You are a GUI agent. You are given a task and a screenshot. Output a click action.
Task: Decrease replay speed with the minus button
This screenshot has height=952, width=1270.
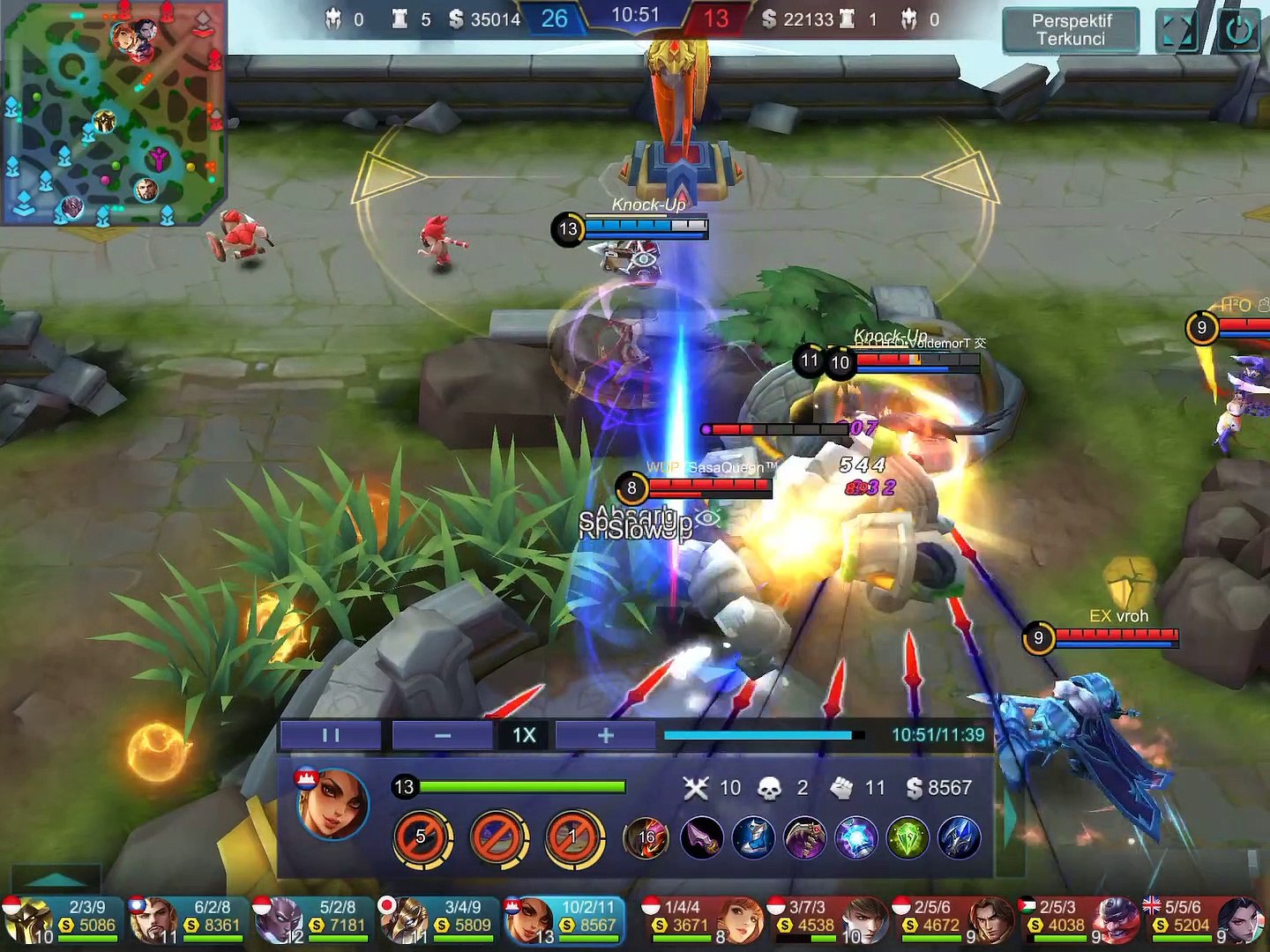click(443, 735)
